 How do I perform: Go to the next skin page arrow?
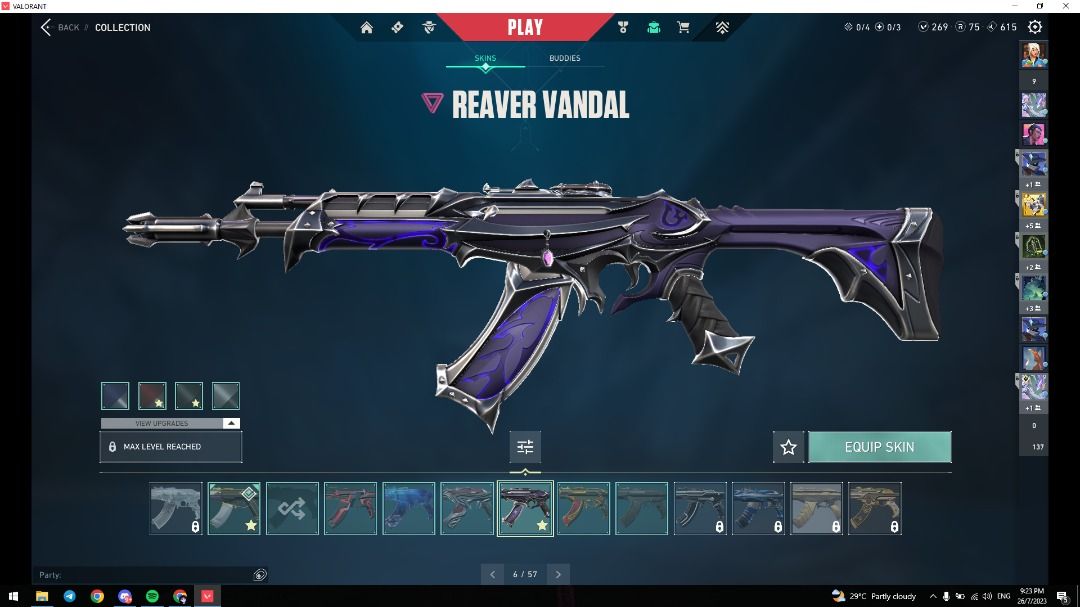point(559,574)
